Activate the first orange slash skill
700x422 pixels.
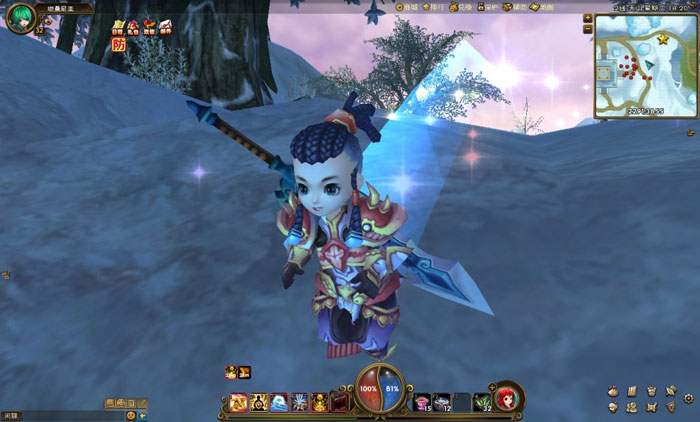click(x=240, y=402)
